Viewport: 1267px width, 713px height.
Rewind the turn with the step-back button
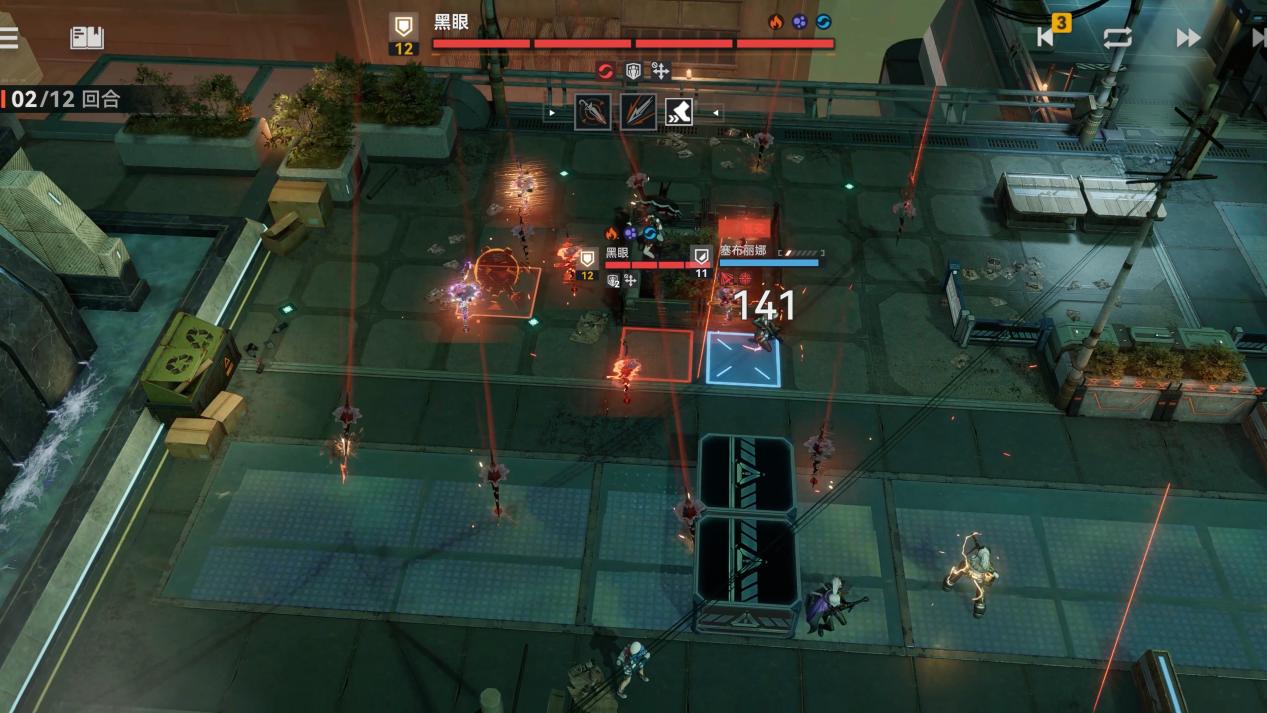(1046, 37)
